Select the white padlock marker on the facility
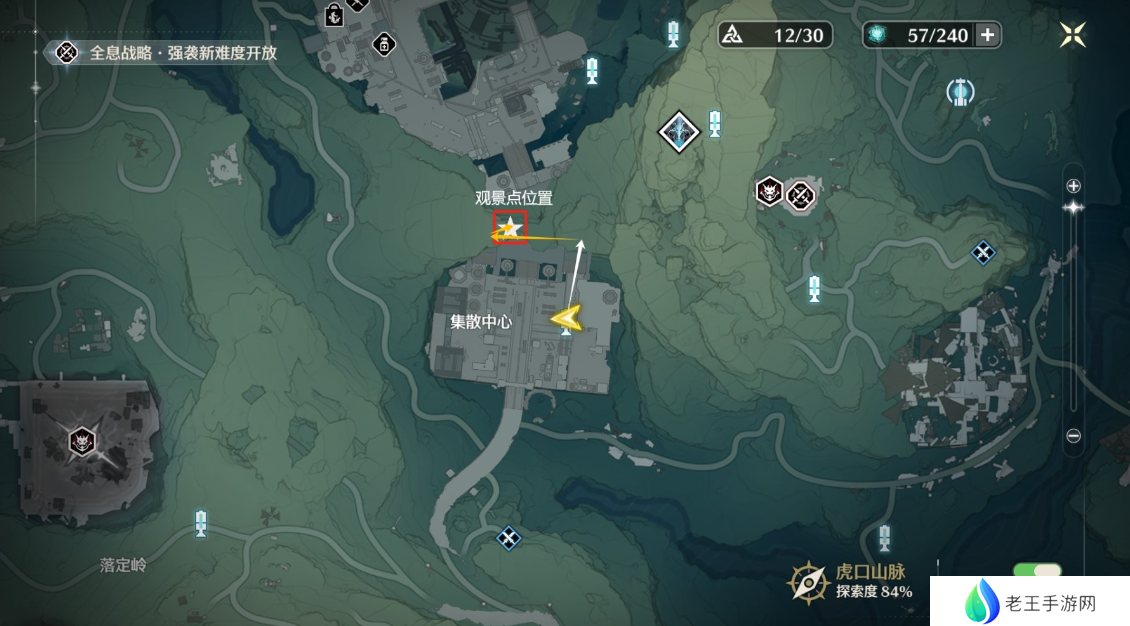Screen dimensions: 1130x626 [382, 43]
